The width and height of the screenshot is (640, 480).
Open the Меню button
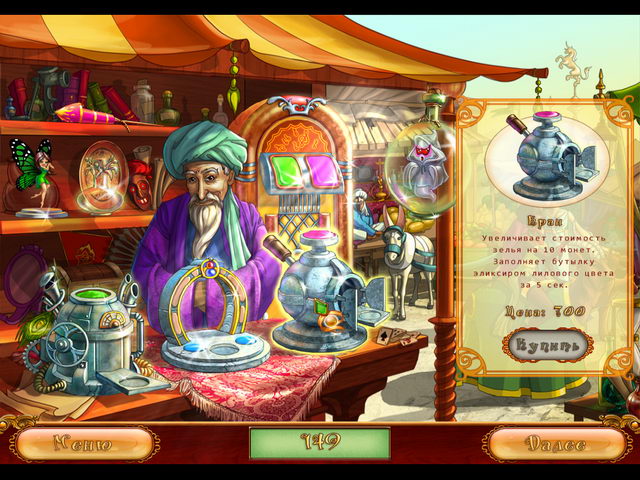coord(83,443)
